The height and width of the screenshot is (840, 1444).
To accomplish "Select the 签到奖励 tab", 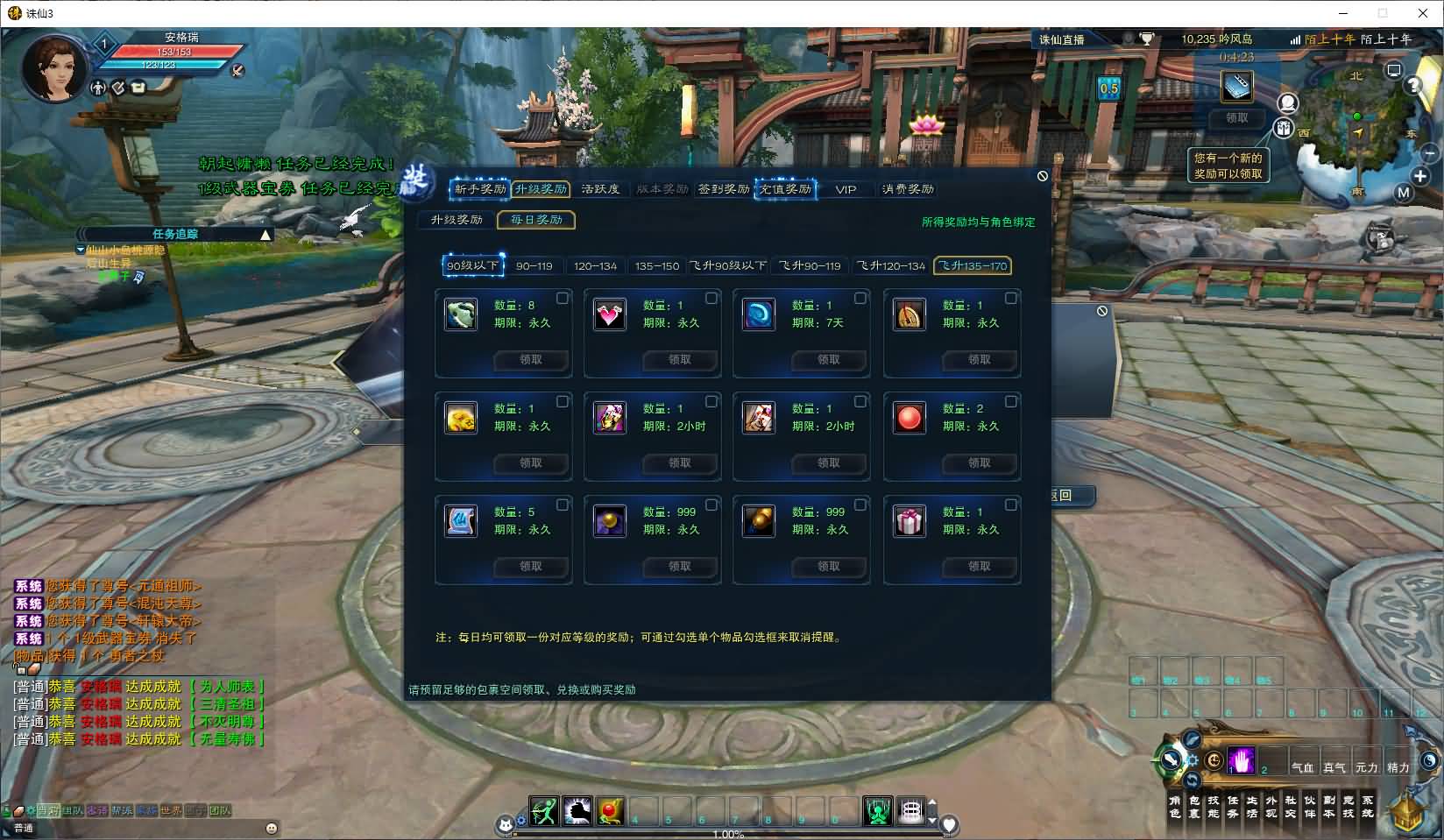I will (723, 189).
